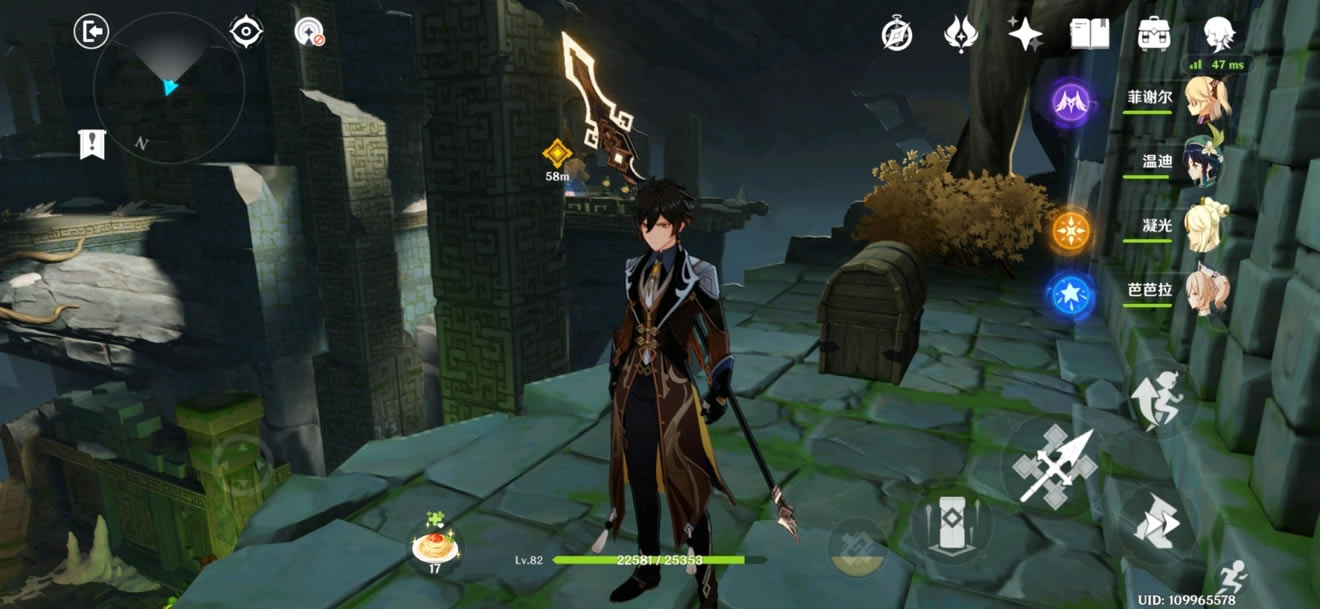Viewport: 1320px width, 609px height.
Task: Select the golden diamond quest marker
Action: [557, 153]
